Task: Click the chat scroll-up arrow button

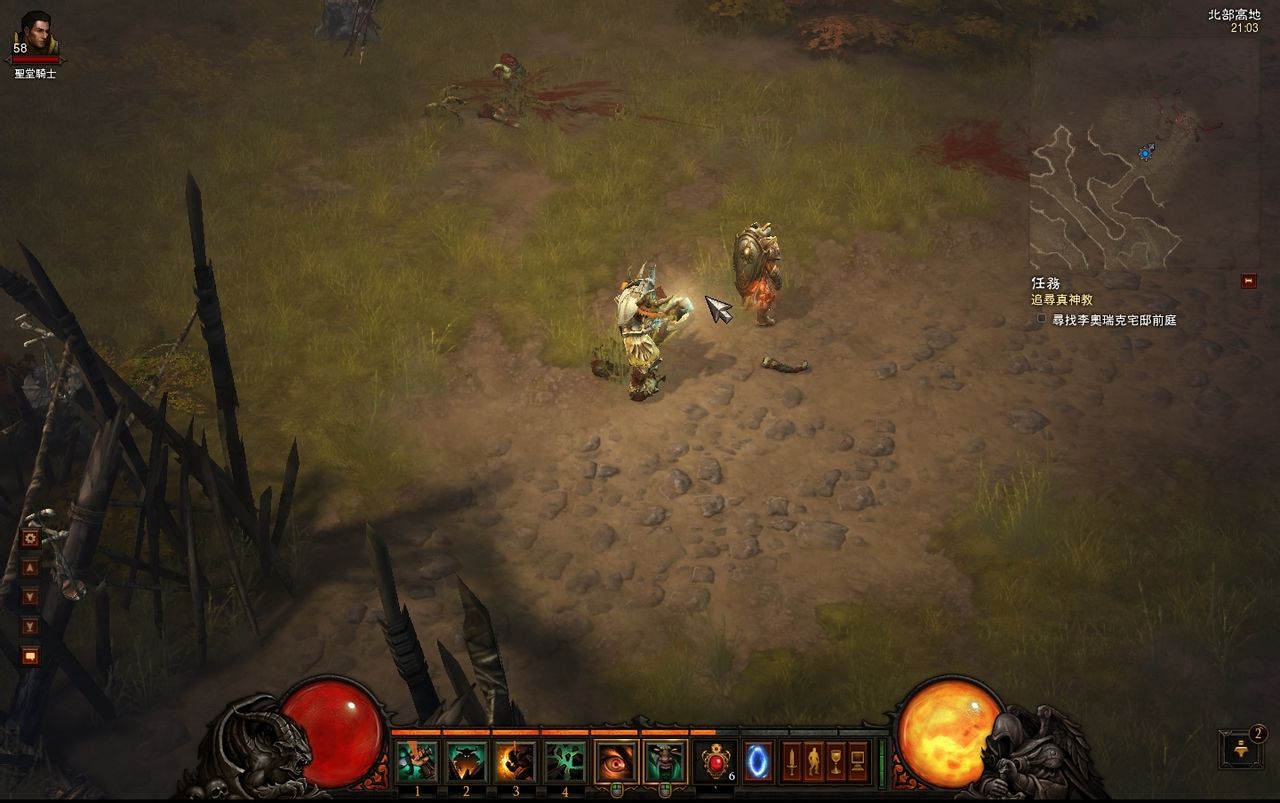Action: pyautogui.click(x=30, y=567)
